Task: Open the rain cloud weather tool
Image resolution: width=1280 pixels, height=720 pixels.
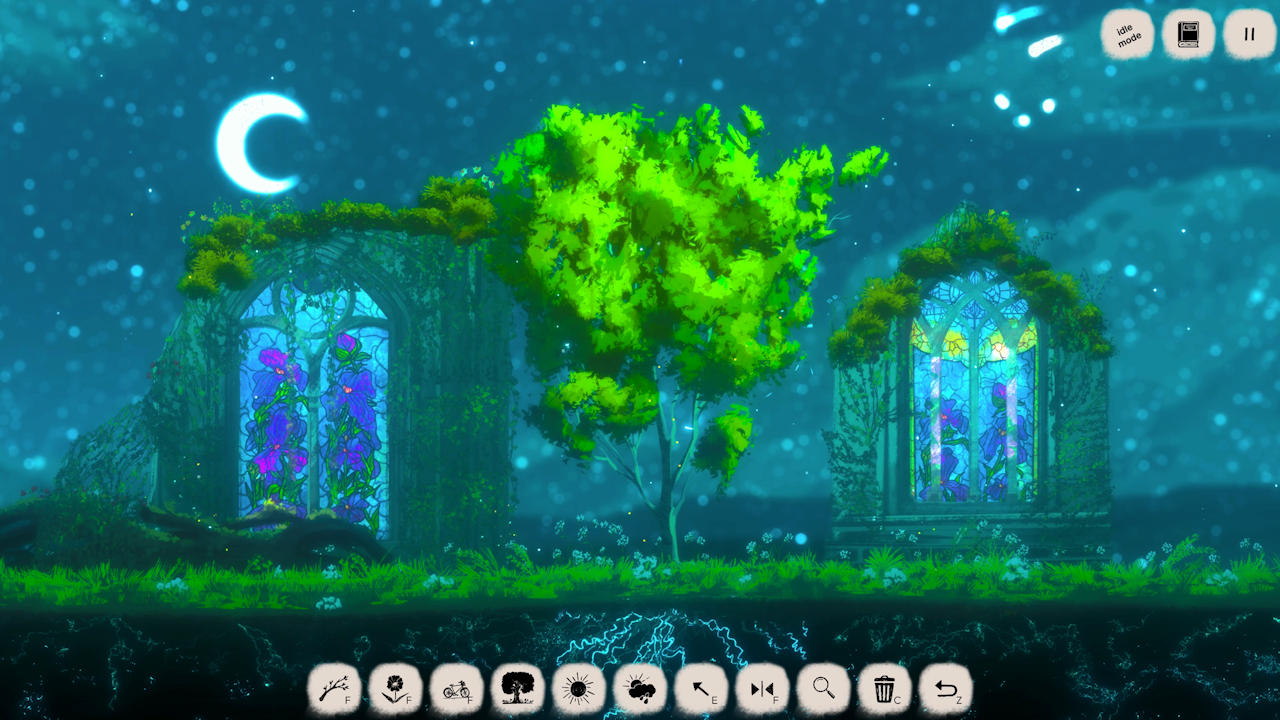Action: tap(639, 689)
